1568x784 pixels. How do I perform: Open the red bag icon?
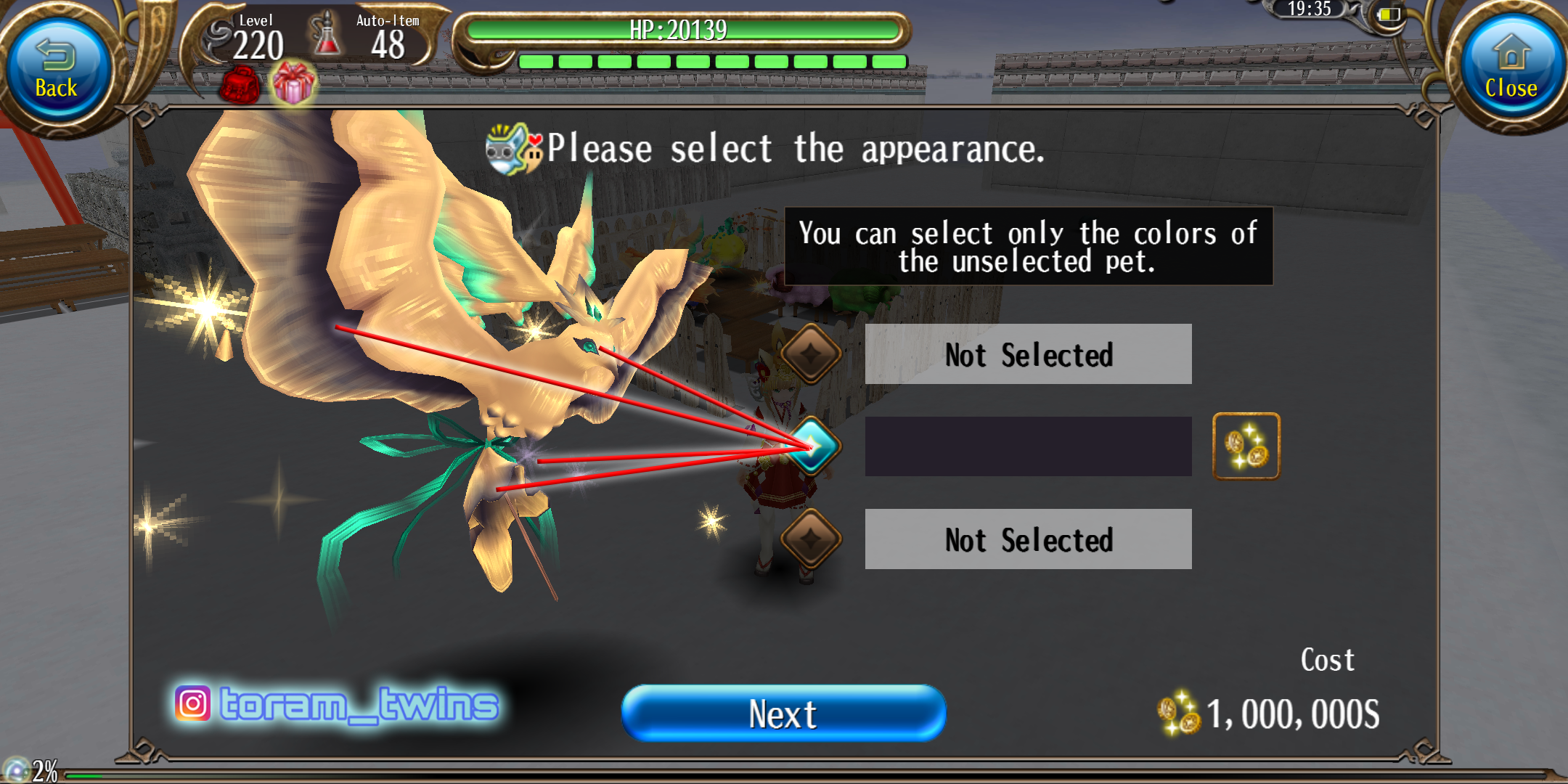(x=240, y=85)
